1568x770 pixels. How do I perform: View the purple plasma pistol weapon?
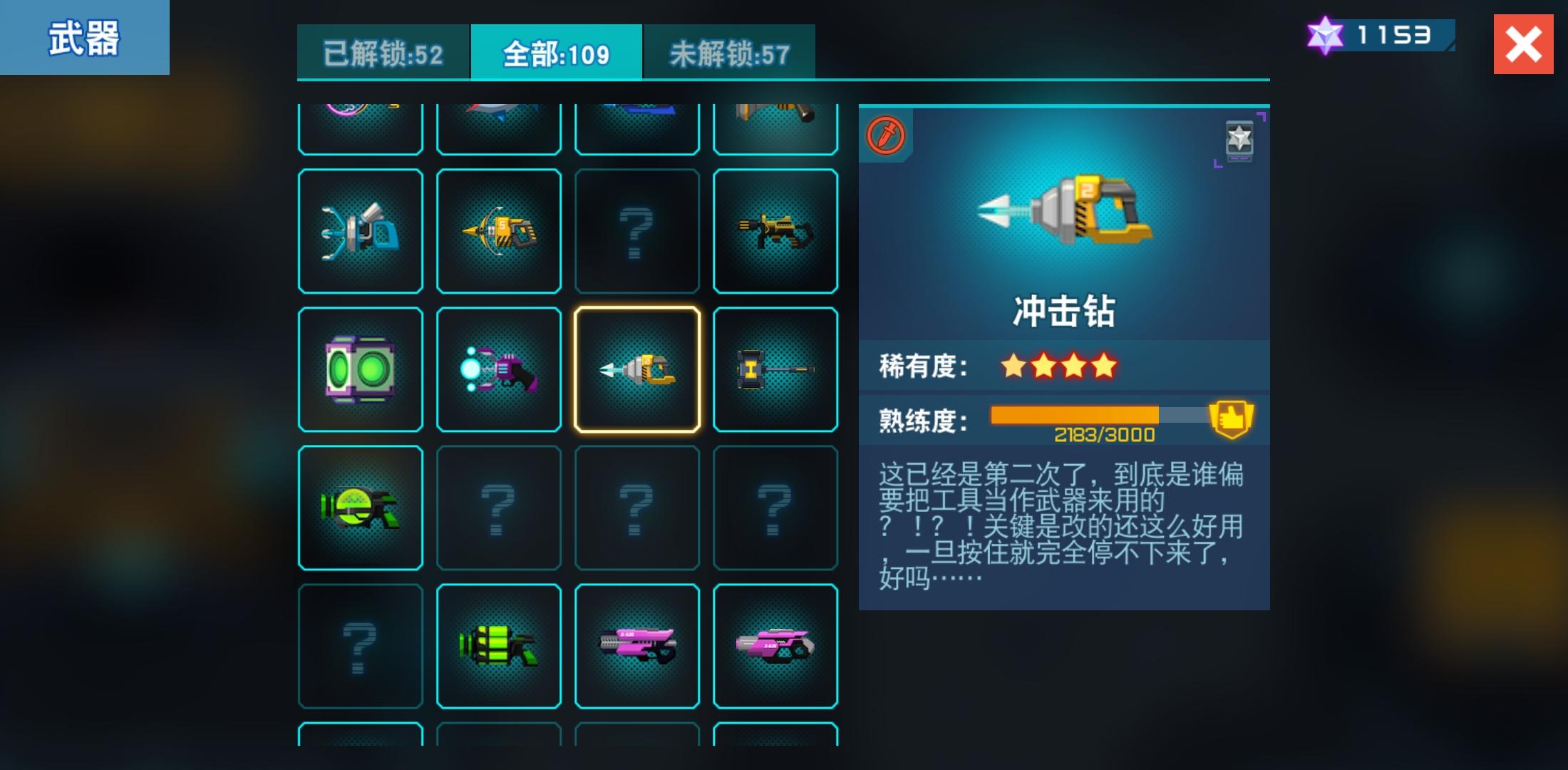[499, 369]
